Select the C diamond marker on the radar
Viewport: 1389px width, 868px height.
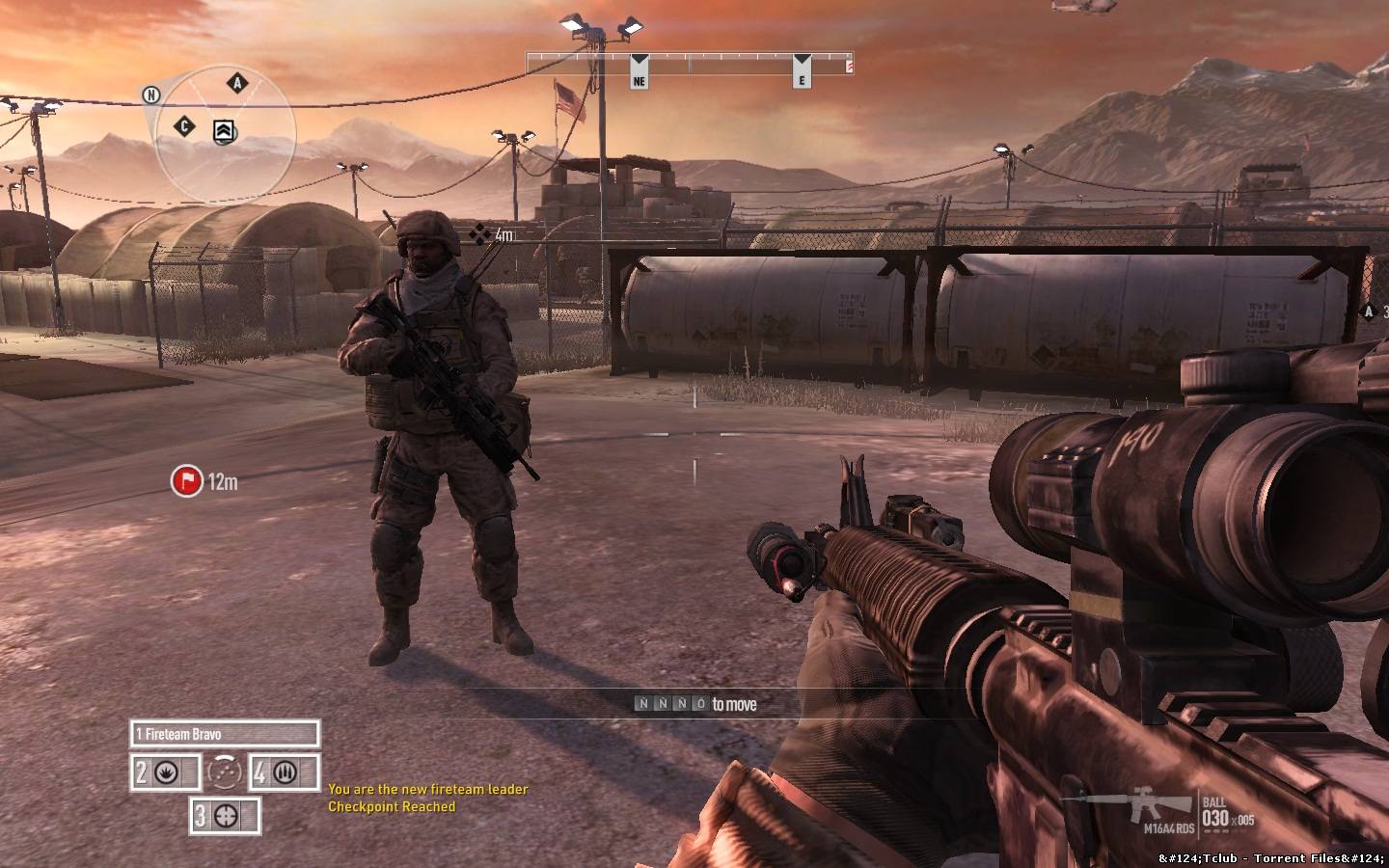(185, 126)
